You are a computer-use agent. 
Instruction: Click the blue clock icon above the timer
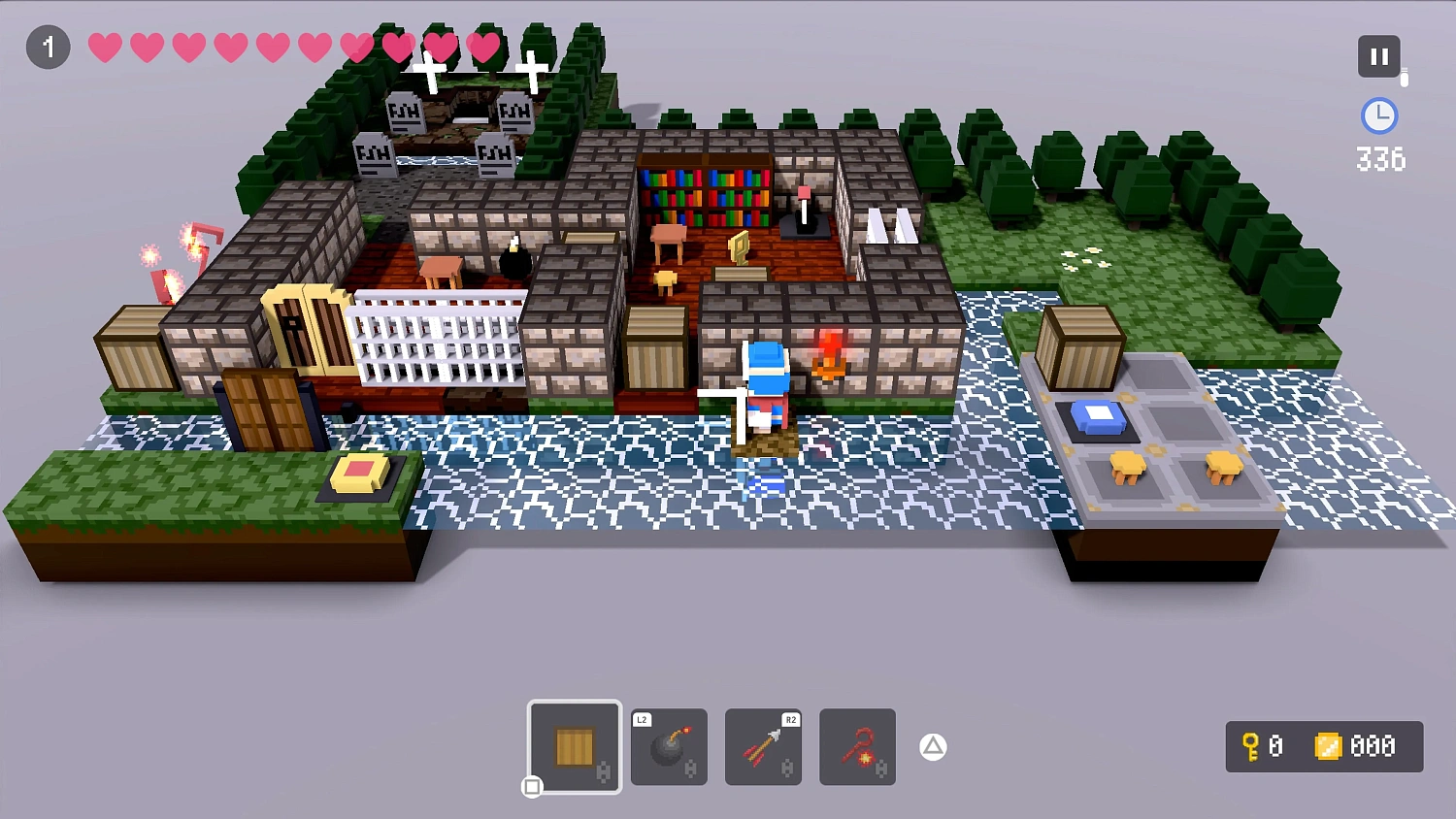(1378, 116)
